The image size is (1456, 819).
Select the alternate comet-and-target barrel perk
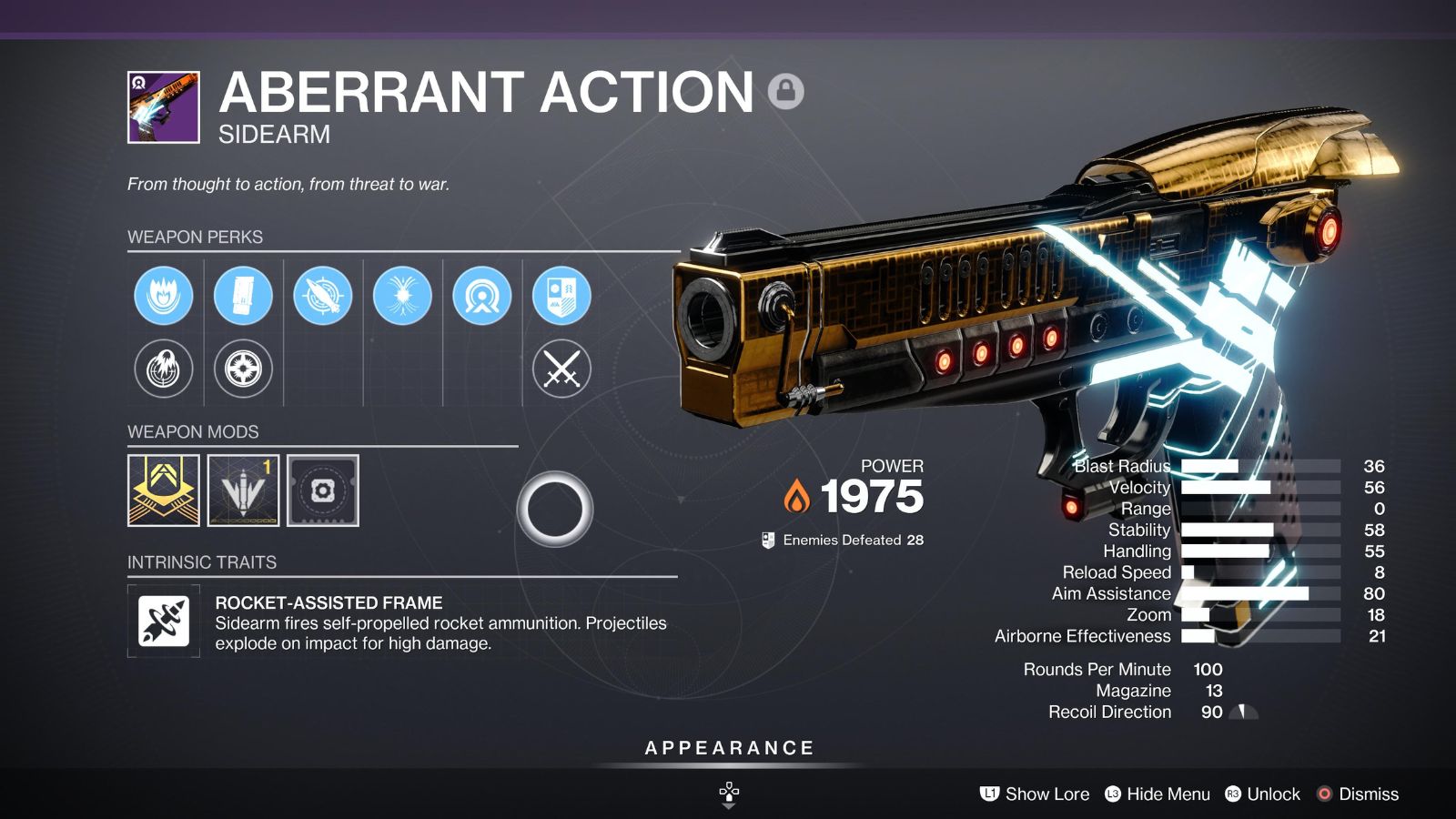[x=164, y=369]
